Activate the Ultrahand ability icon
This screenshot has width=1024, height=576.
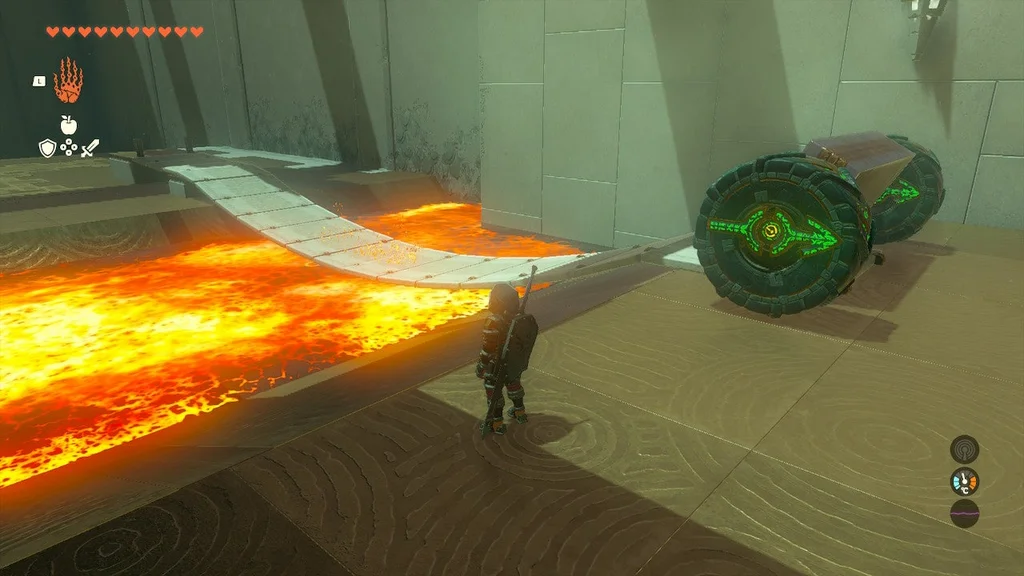coord(67,81)
